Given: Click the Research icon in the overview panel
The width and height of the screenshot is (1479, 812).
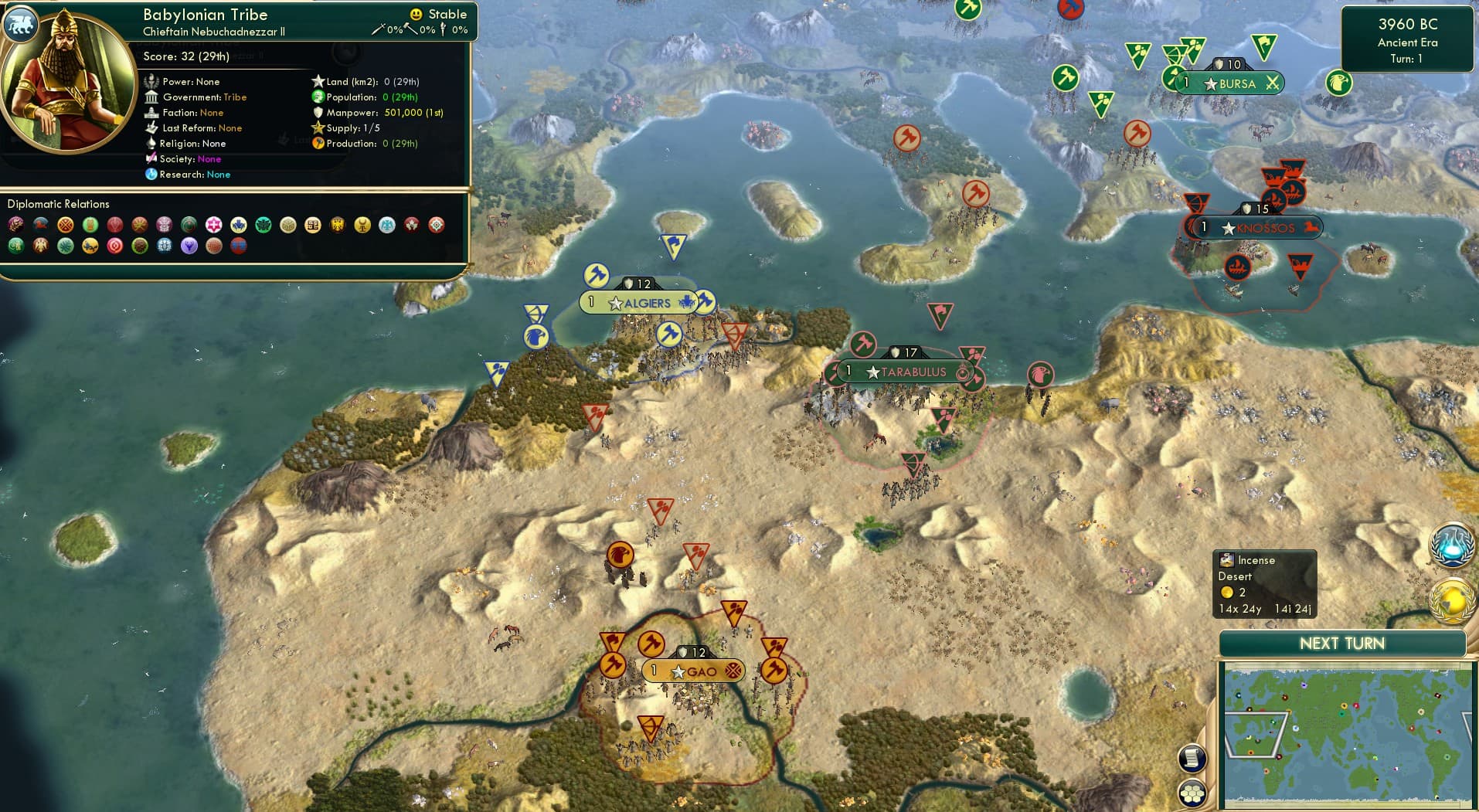Looking at the screenshot, I should pos(151,175).
